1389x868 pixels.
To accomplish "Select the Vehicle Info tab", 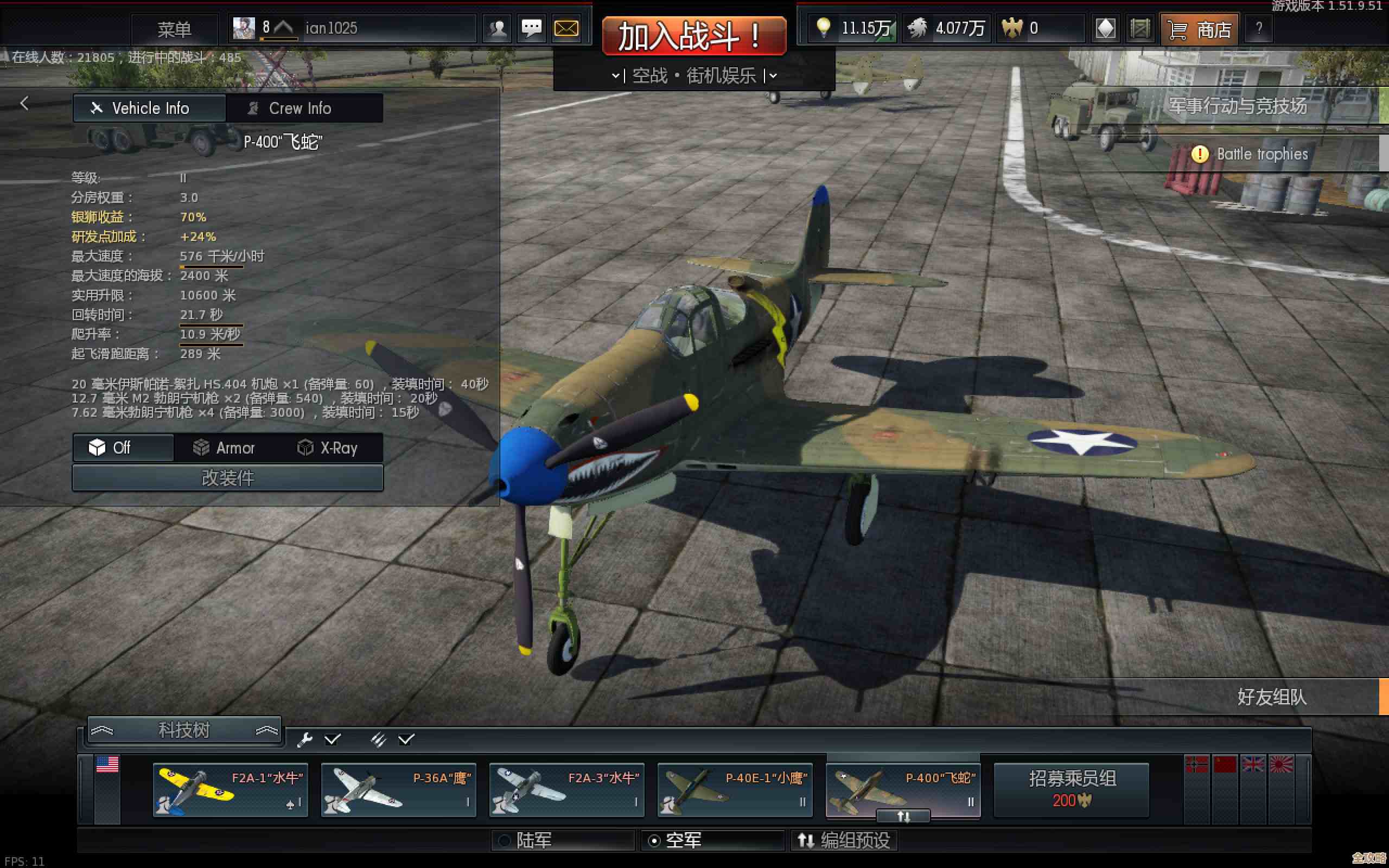I will tap(149, 108).
